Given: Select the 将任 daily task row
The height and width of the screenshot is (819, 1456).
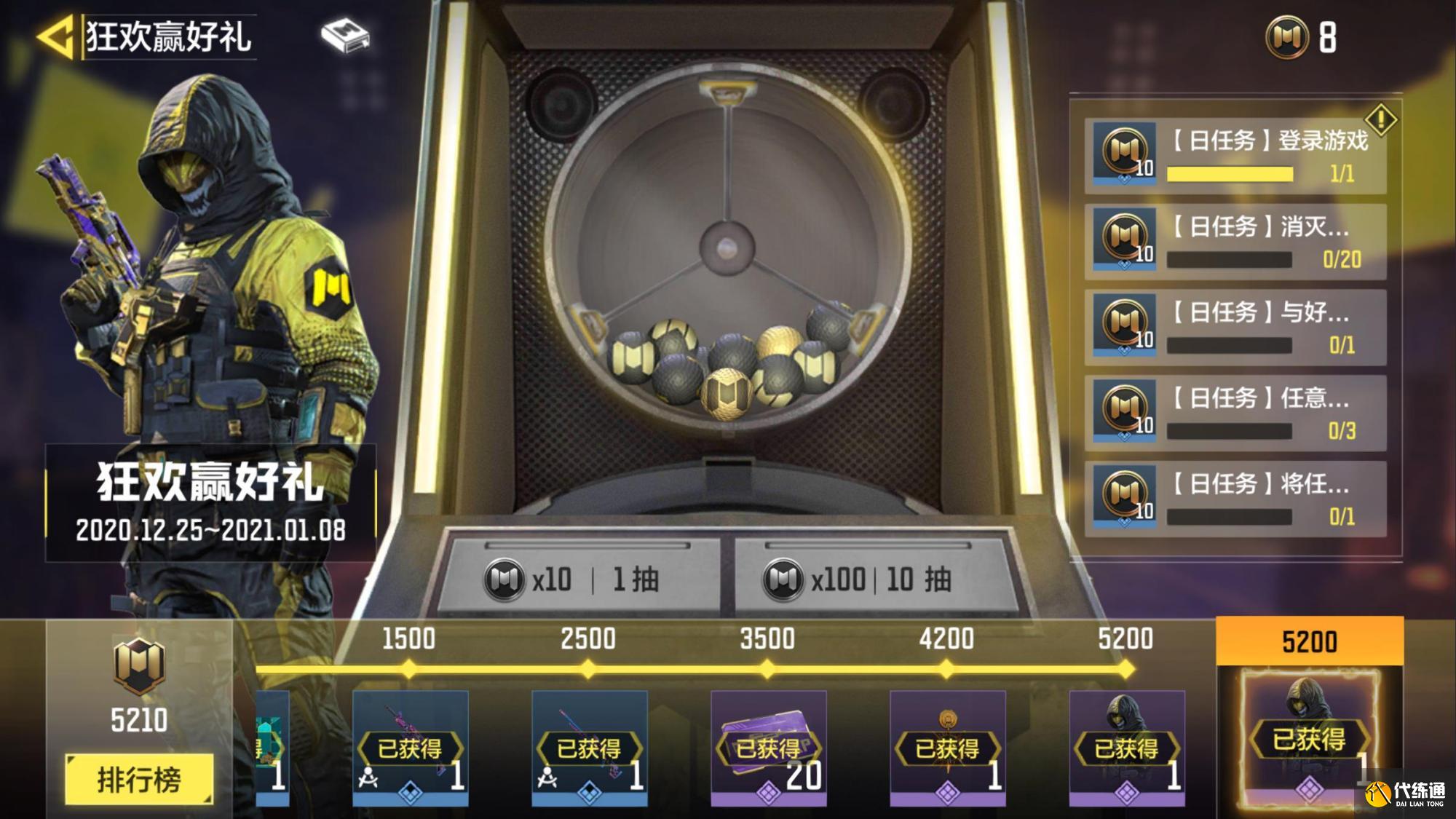Looking at the screenshot, I should (1235, 499).
